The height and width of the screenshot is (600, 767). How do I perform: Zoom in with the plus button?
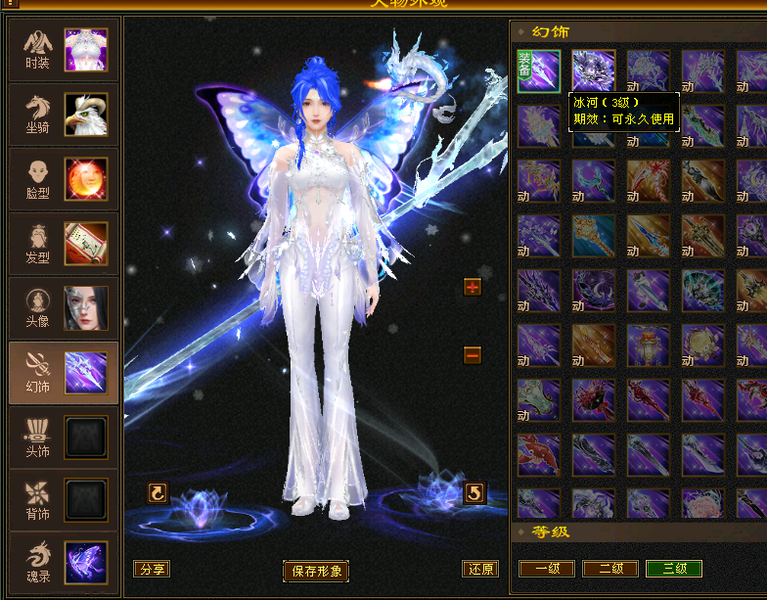pyautogui.click(x=473, y=288)
